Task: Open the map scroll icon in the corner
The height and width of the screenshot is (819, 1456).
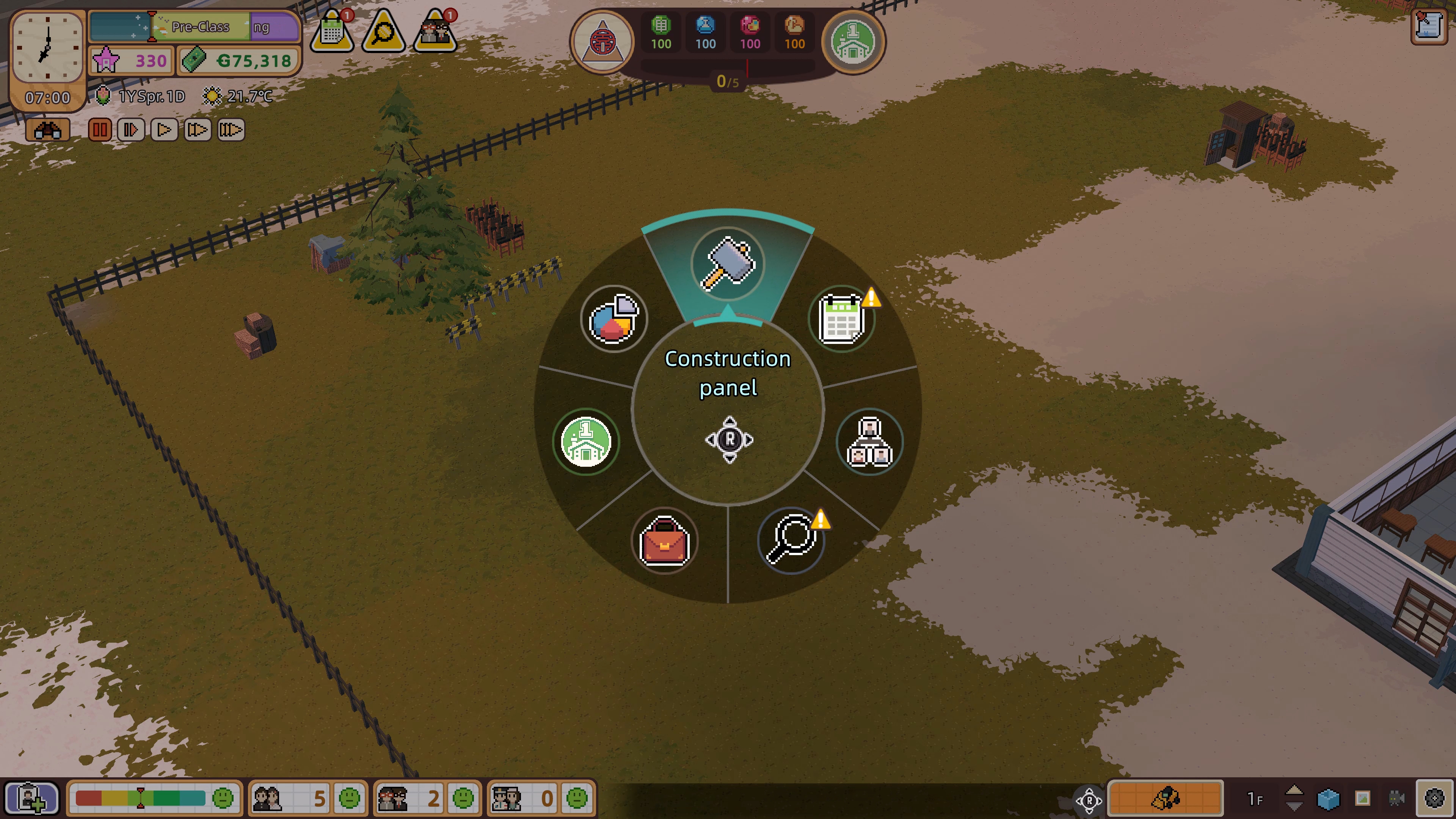Action: (x=1429, y=25)
